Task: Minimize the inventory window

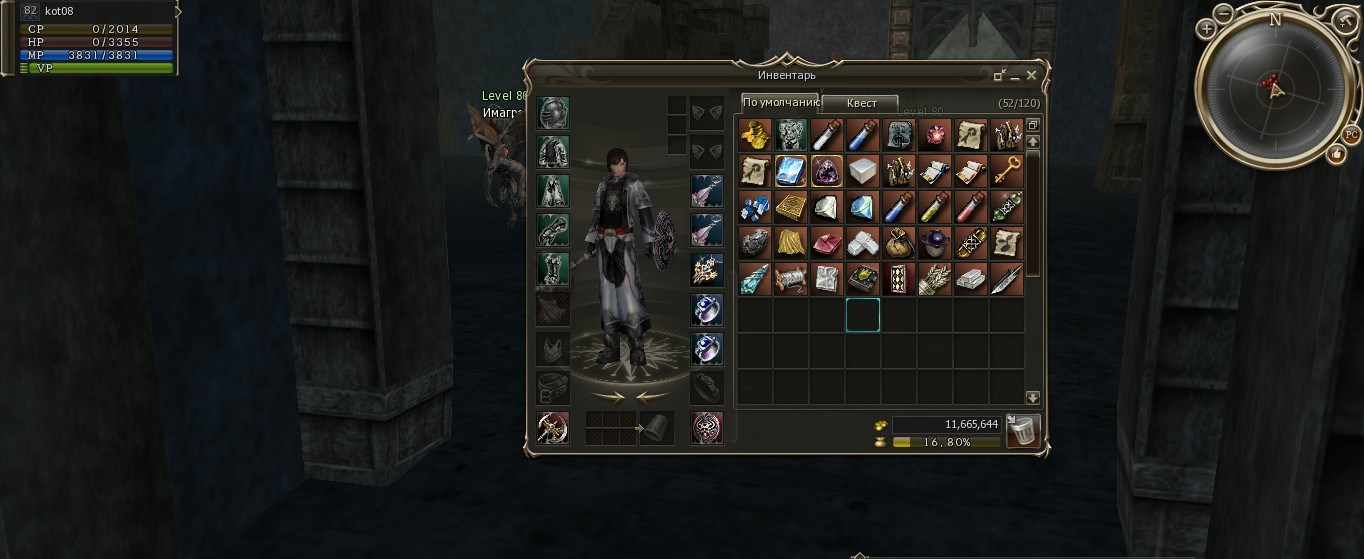Action: coord(1015,76)
